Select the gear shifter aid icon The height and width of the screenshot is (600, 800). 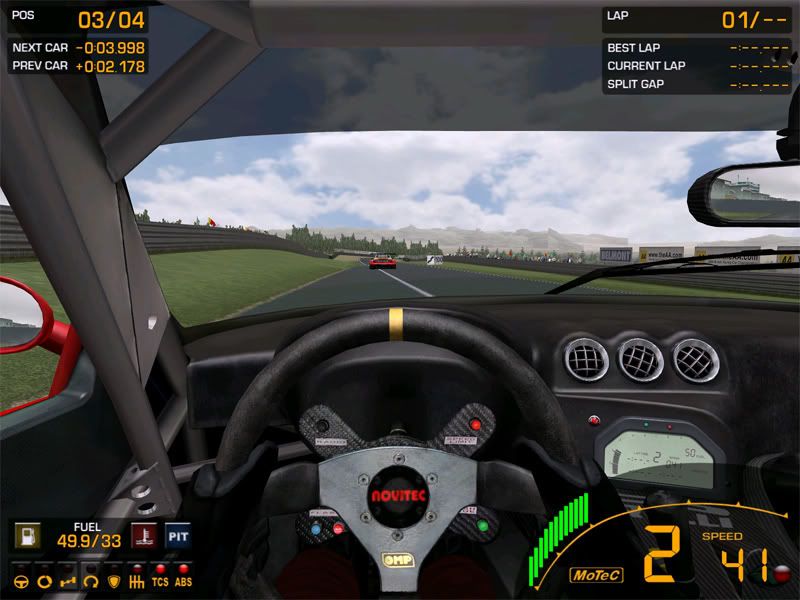coord(136,580)
